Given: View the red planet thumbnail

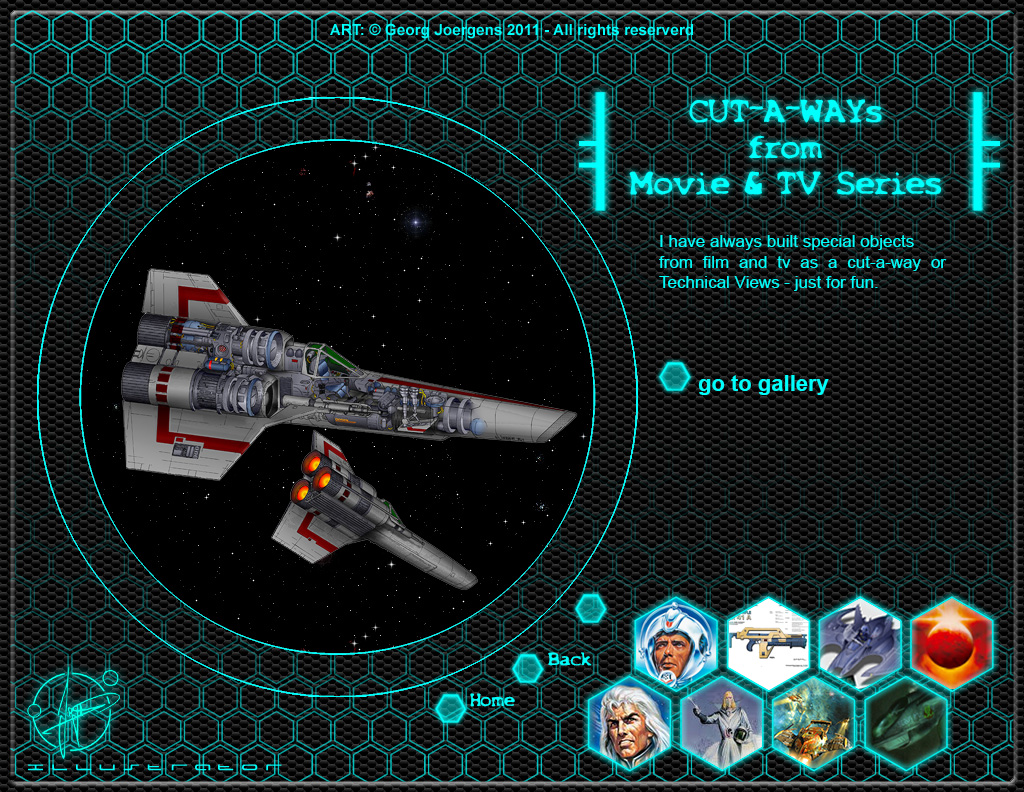Looking at the screenshot, I should click(951, 643).
